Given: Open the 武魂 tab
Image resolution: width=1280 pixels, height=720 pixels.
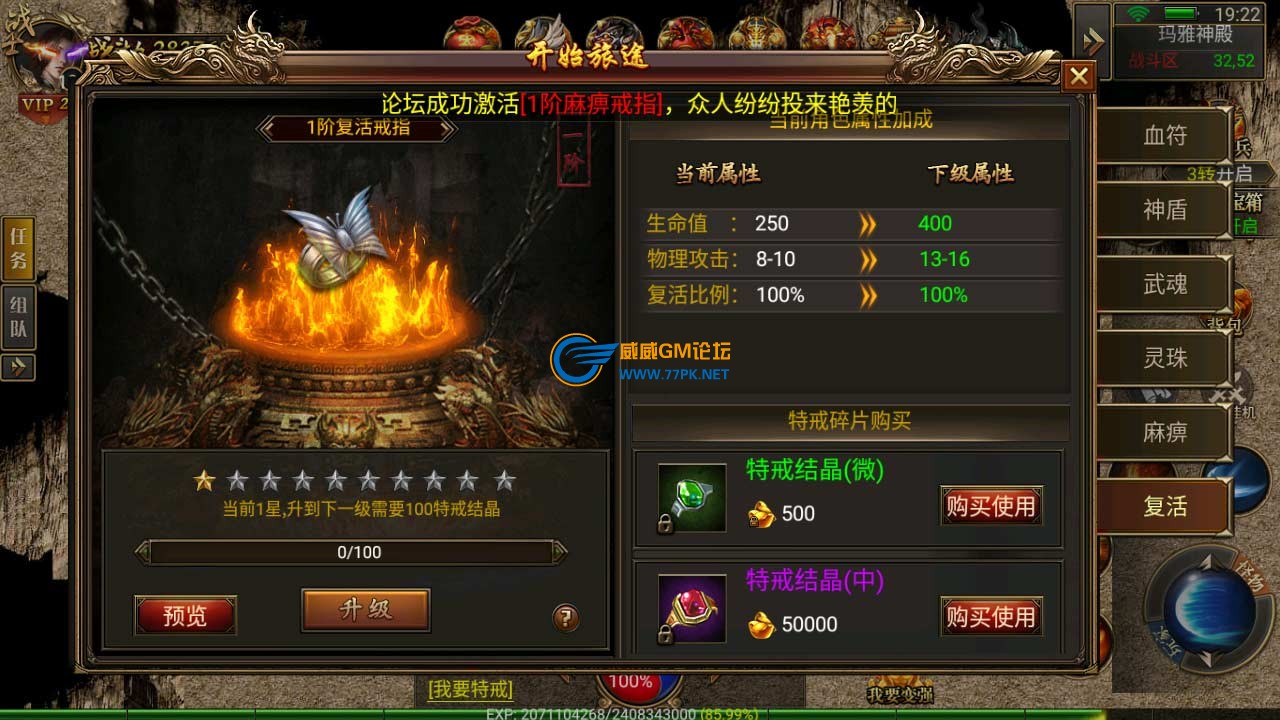Looking at the screenshot, I should [1164, 284].
